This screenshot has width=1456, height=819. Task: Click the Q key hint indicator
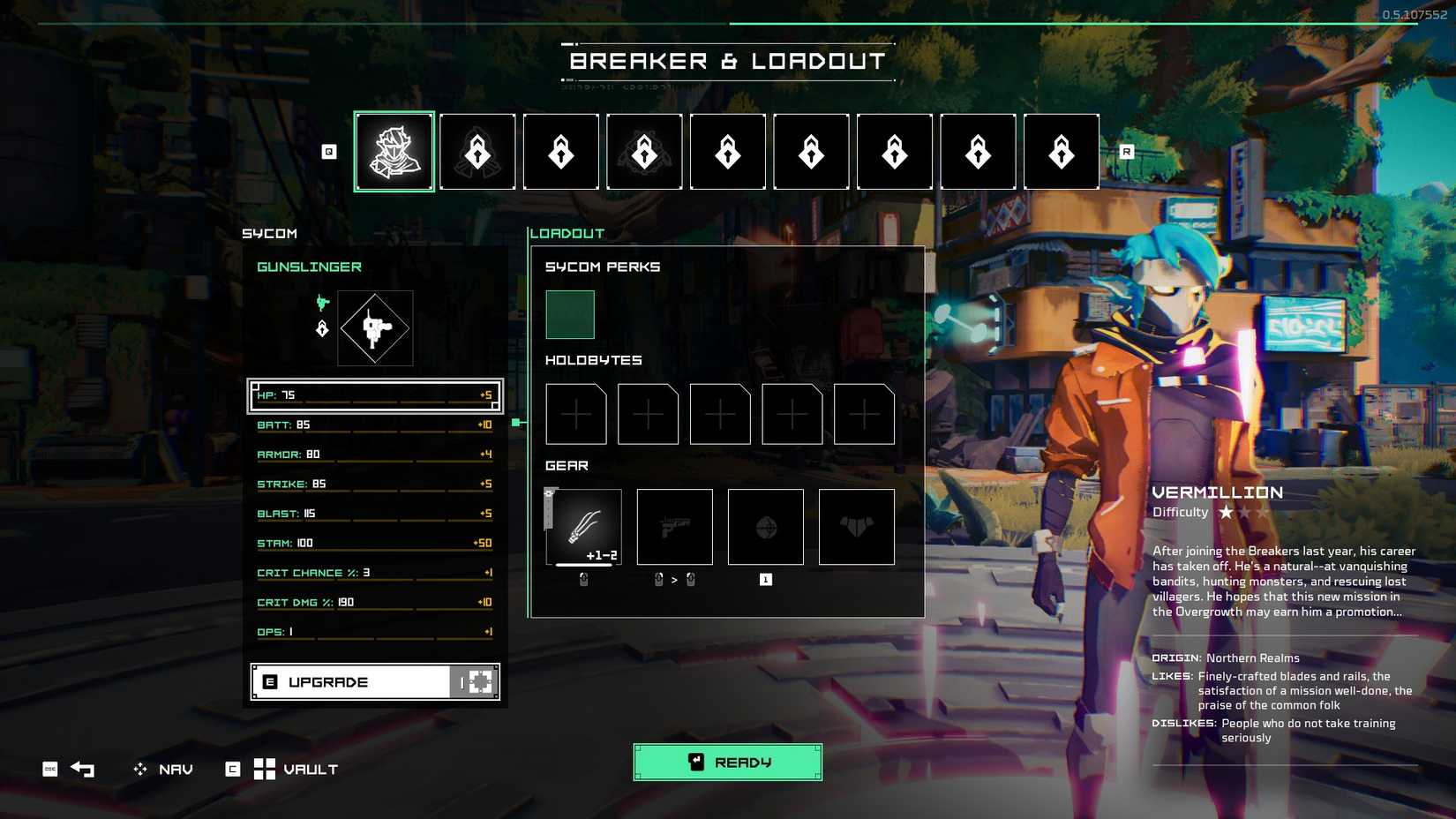pyautogui.click(x=328, y=151)
